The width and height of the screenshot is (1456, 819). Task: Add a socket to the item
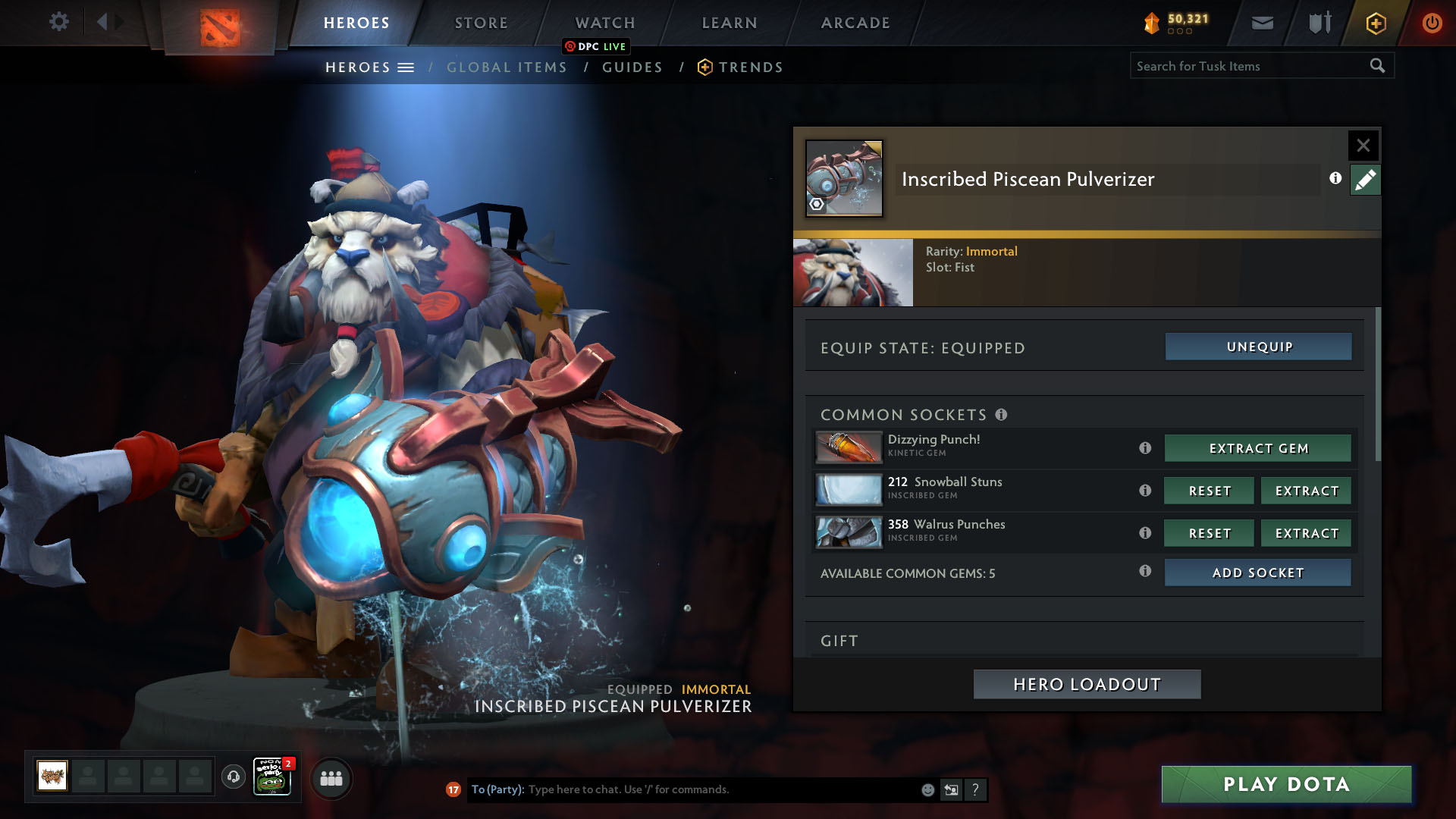(x=1257, y=573)
